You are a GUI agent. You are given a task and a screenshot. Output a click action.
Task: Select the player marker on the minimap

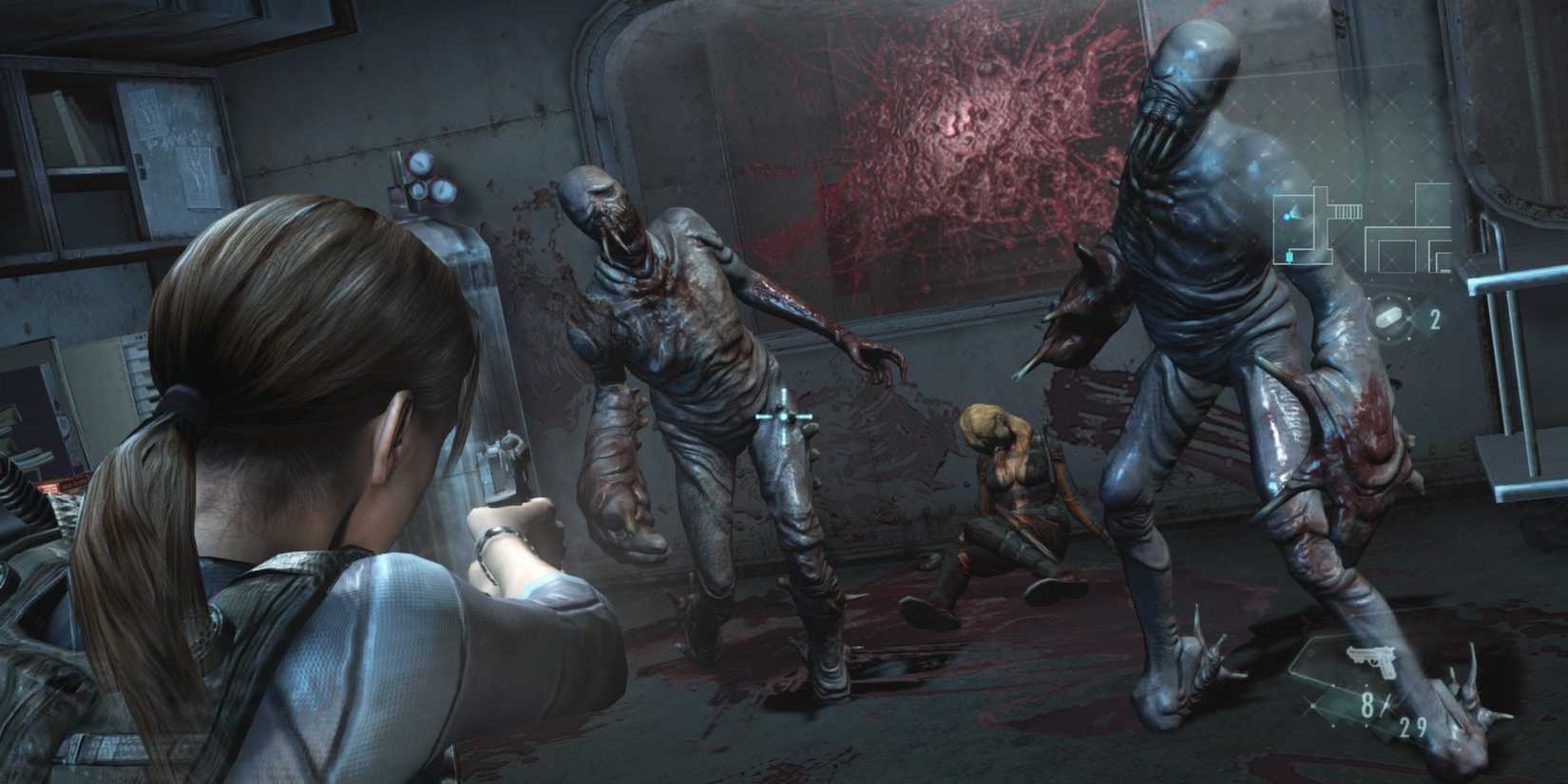point(1287,216)
